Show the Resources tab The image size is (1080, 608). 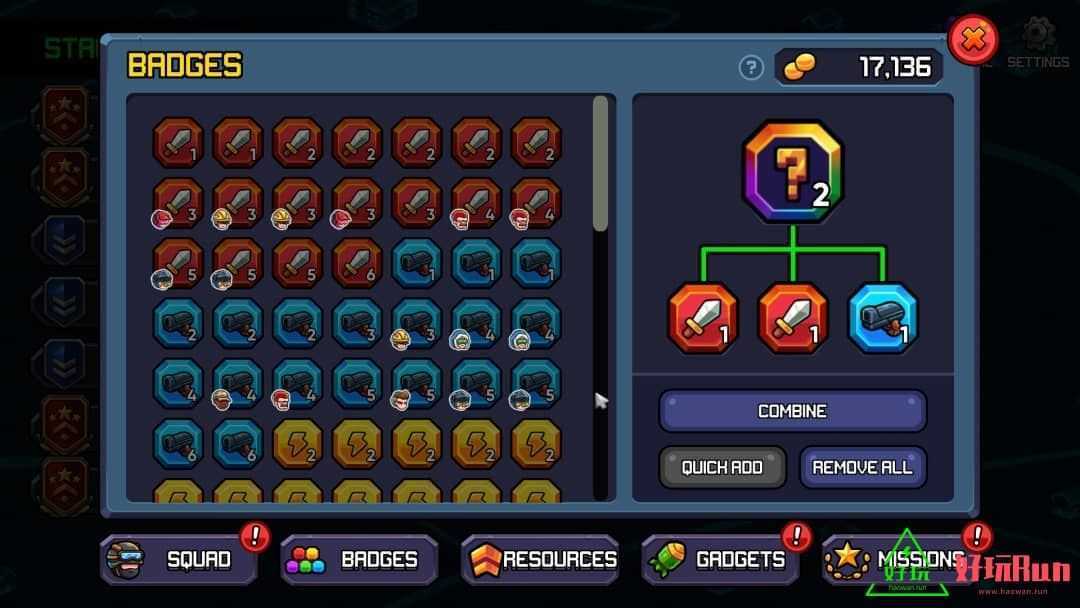[540, 559]
